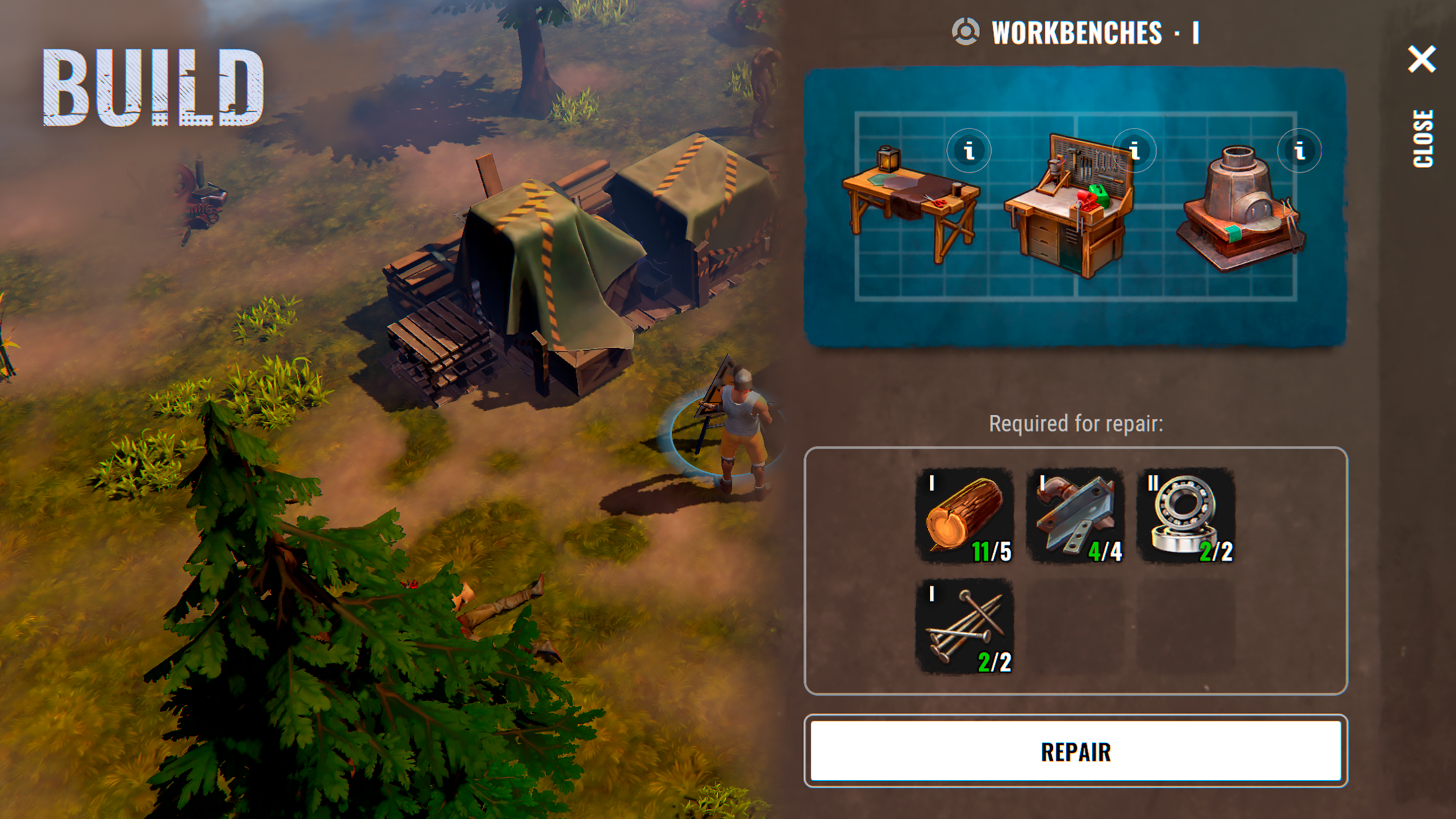Open info on the tool workbench
This screenshot has height=819, width=1456.
1134,152
